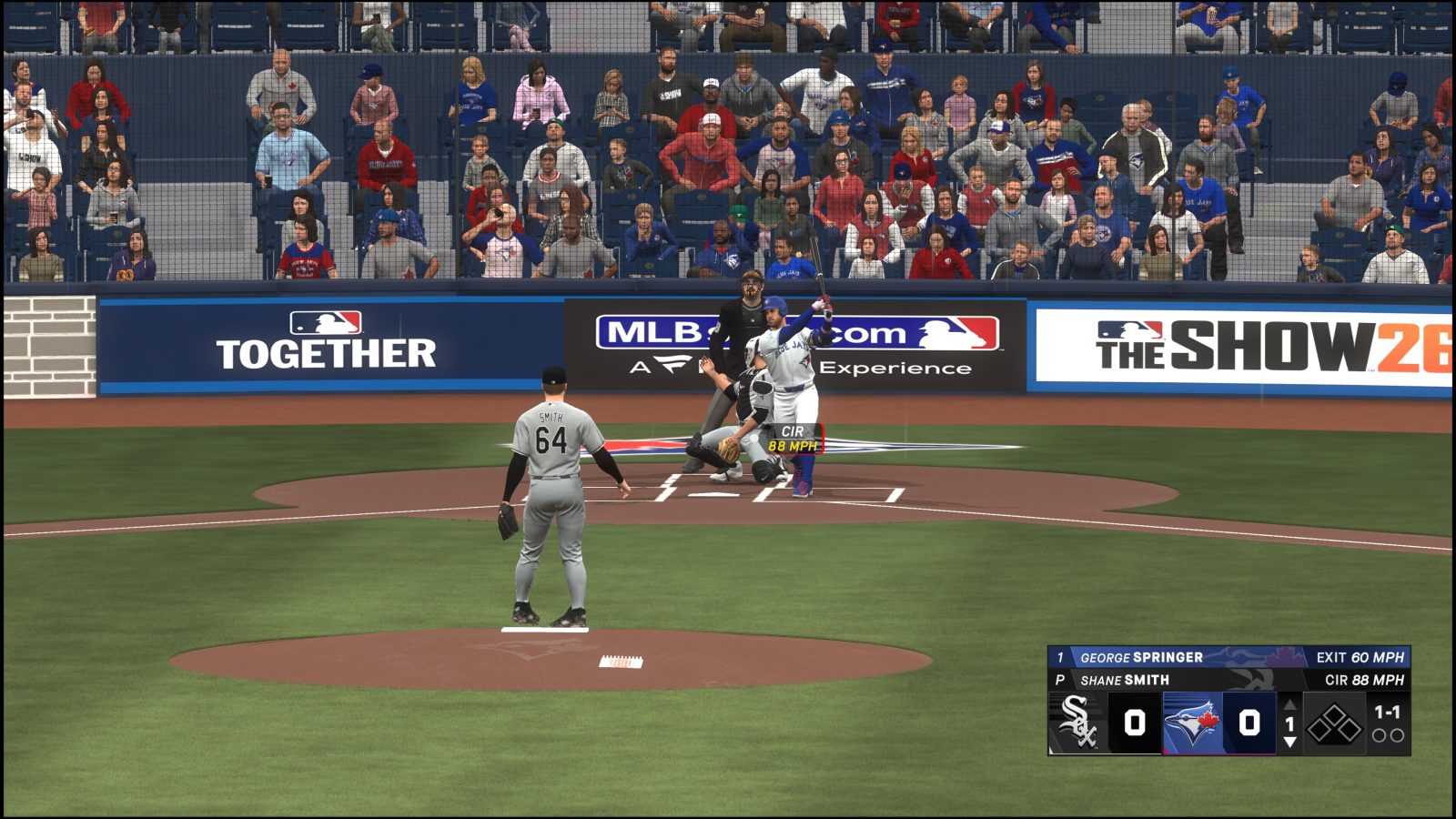Click pitcher Shane Smith's name on scoreboard
The height and width of the screenshot is (819, 1456).
[1124, 679]
